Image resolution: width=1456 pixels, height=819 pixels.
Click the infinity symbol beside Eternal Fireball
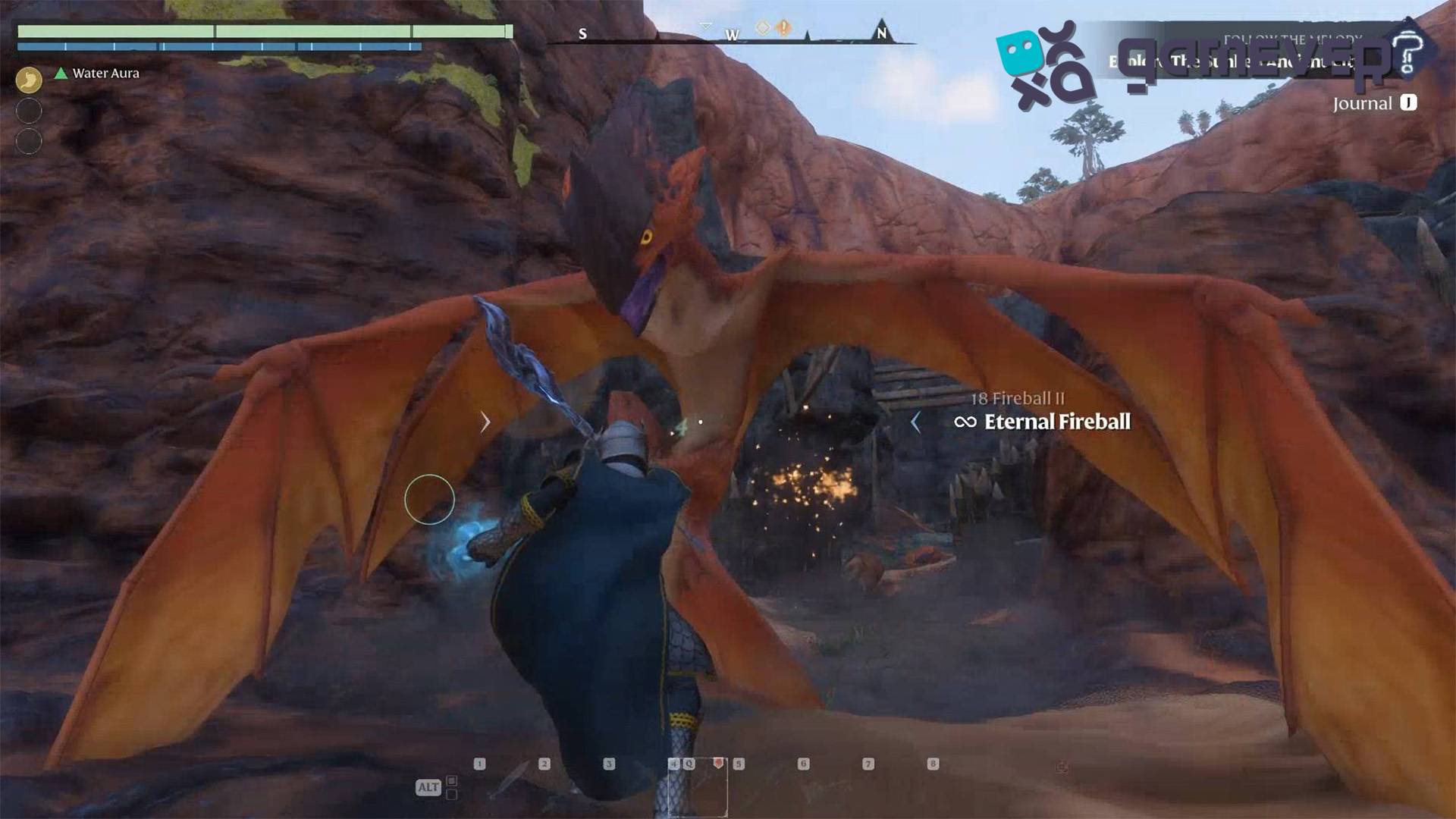966,422
